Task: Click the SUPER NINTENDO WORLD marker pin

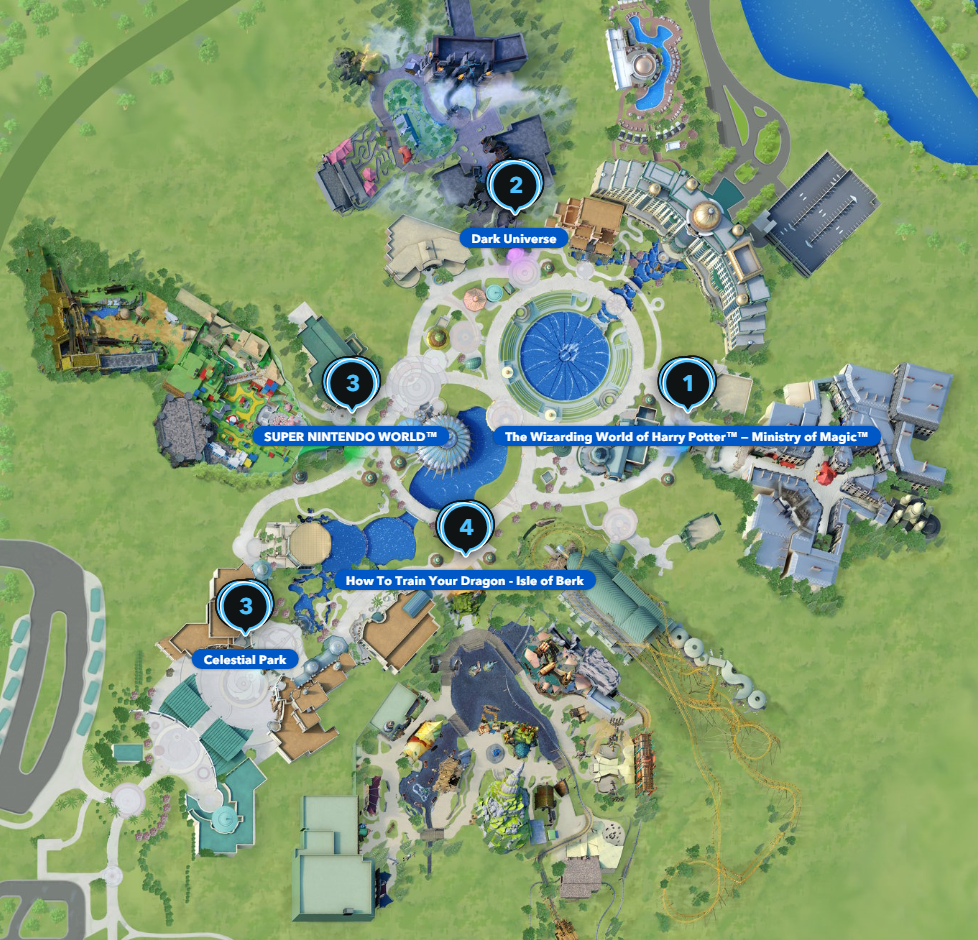Action: [x=351, y=383]
